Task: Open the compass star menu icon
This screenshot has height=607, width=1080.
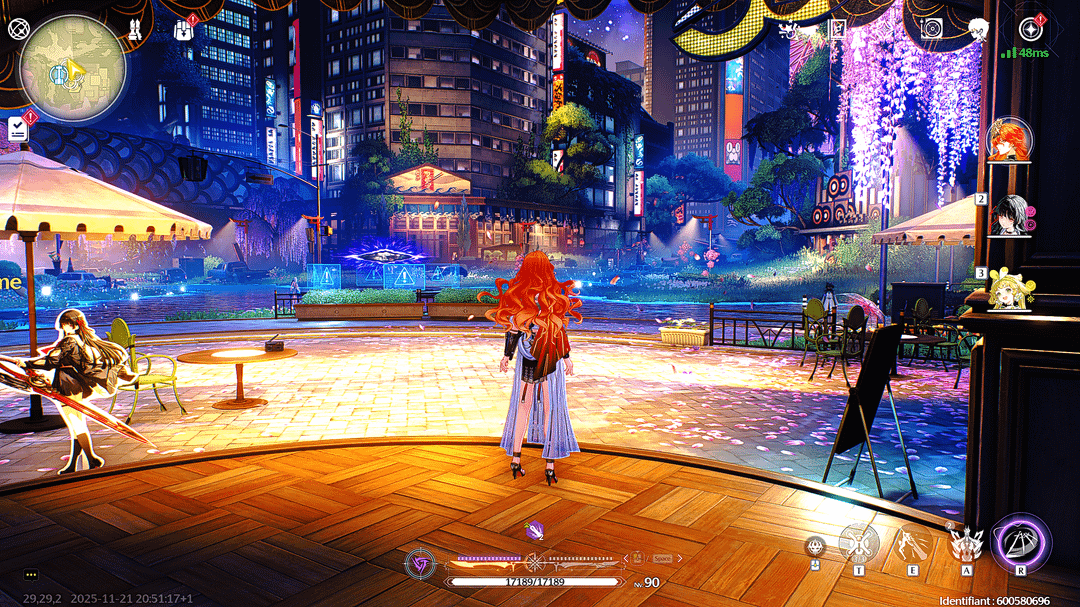Action: pos(1031,28)
